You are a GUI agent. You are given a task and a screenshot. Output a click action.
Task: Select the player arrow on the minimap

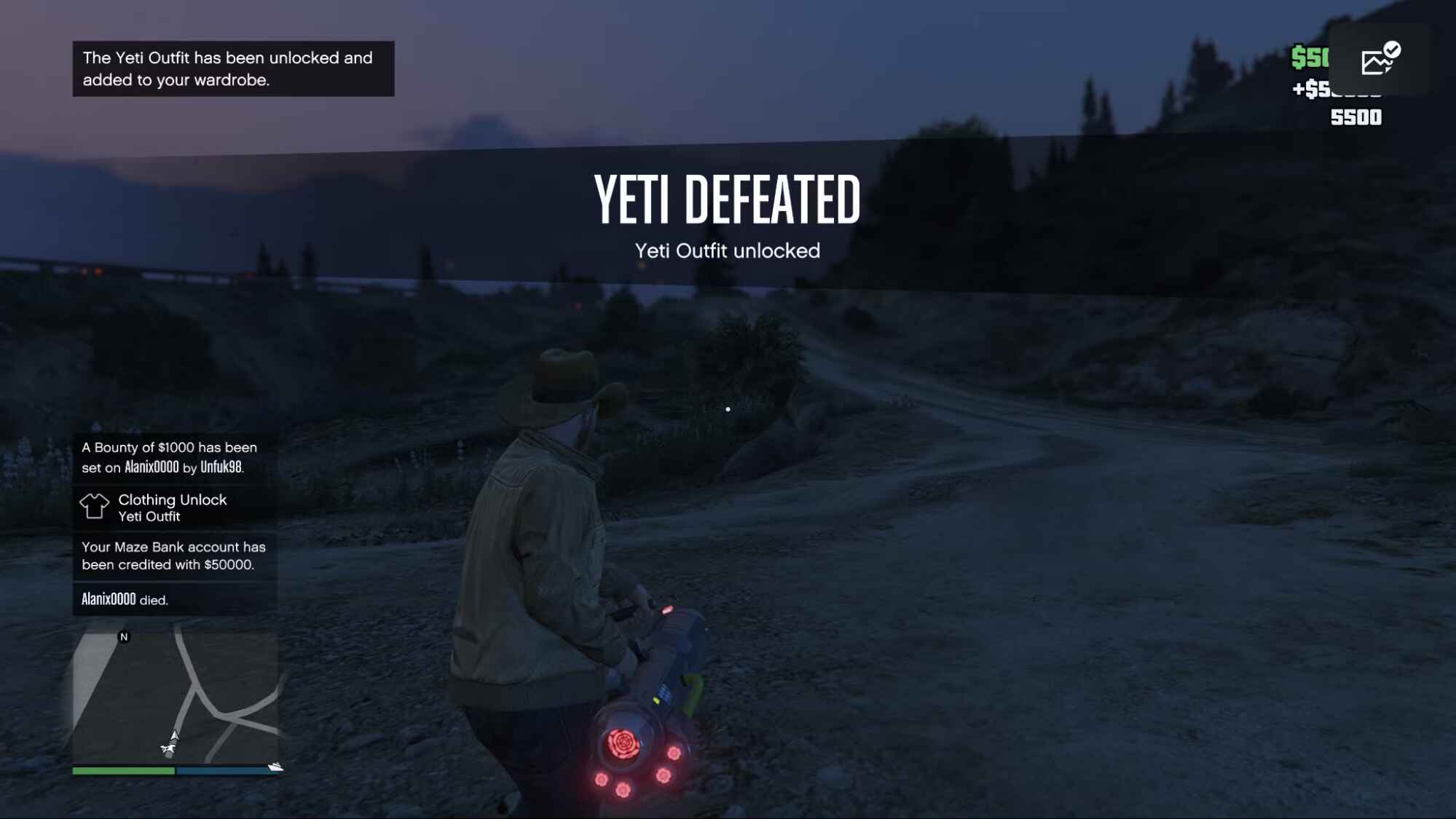click(173, 735)
